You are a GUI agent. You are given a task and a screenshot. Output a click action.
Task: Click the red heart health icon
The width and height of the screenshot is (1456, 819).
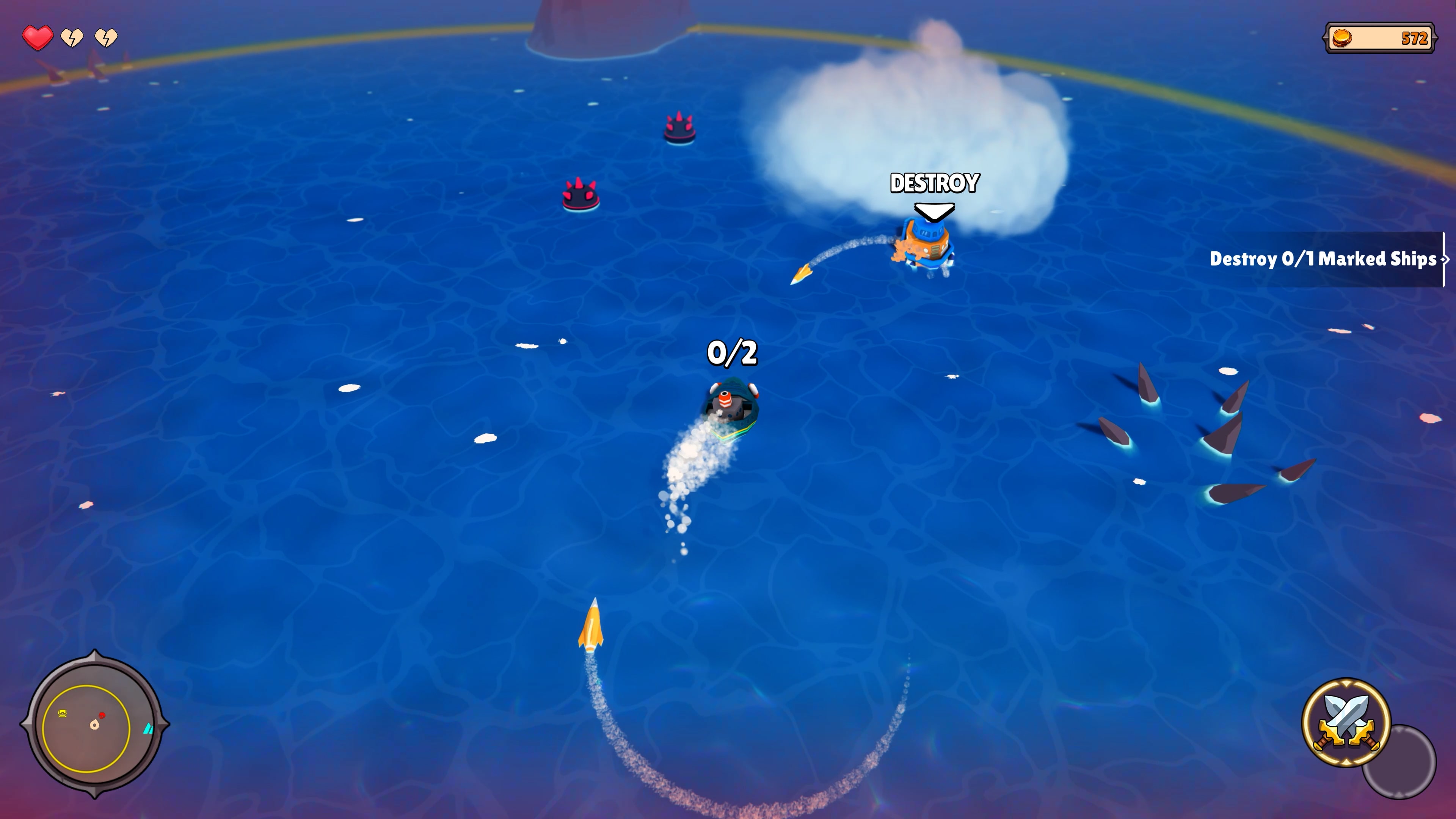click(x=37, y=39)
